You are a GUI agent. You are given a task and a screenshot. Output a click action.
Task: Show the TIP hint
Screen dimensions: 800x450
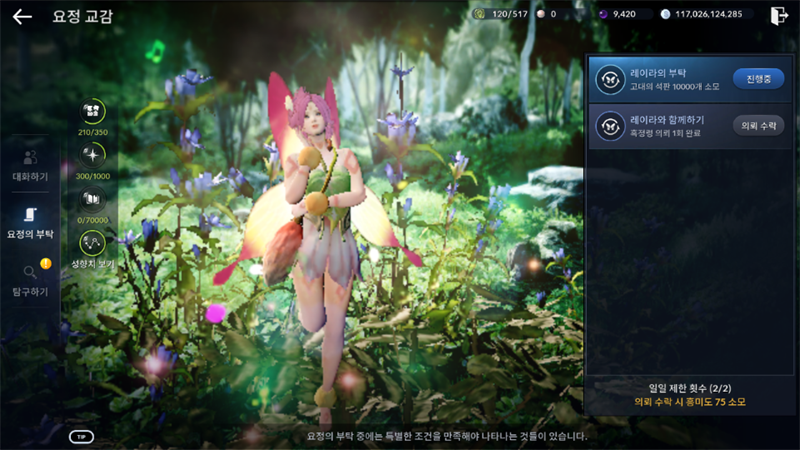click(81, 436)
